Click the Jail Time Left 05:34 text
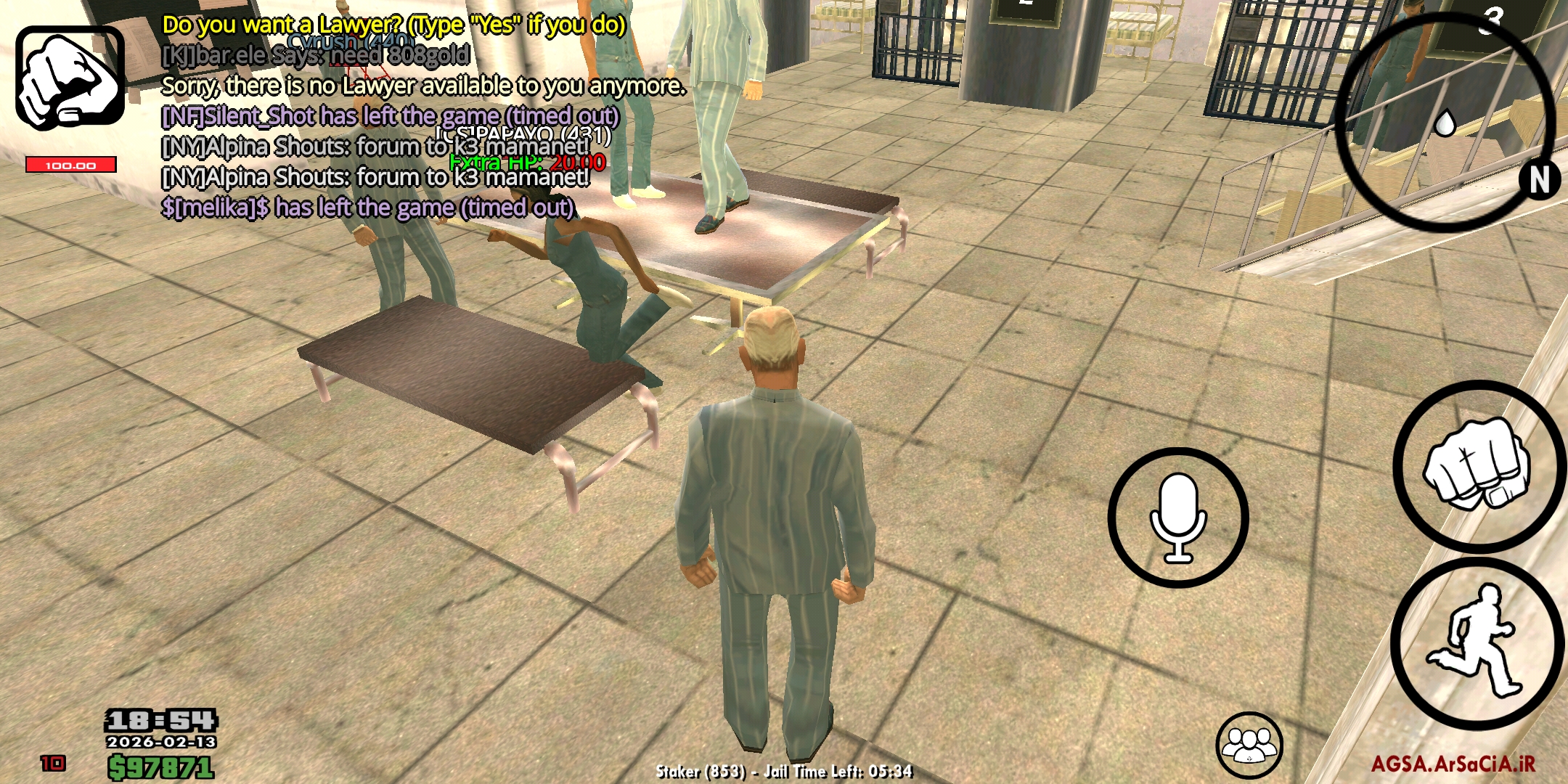This screenshot has height=784, width=1568. pos(838,772)
